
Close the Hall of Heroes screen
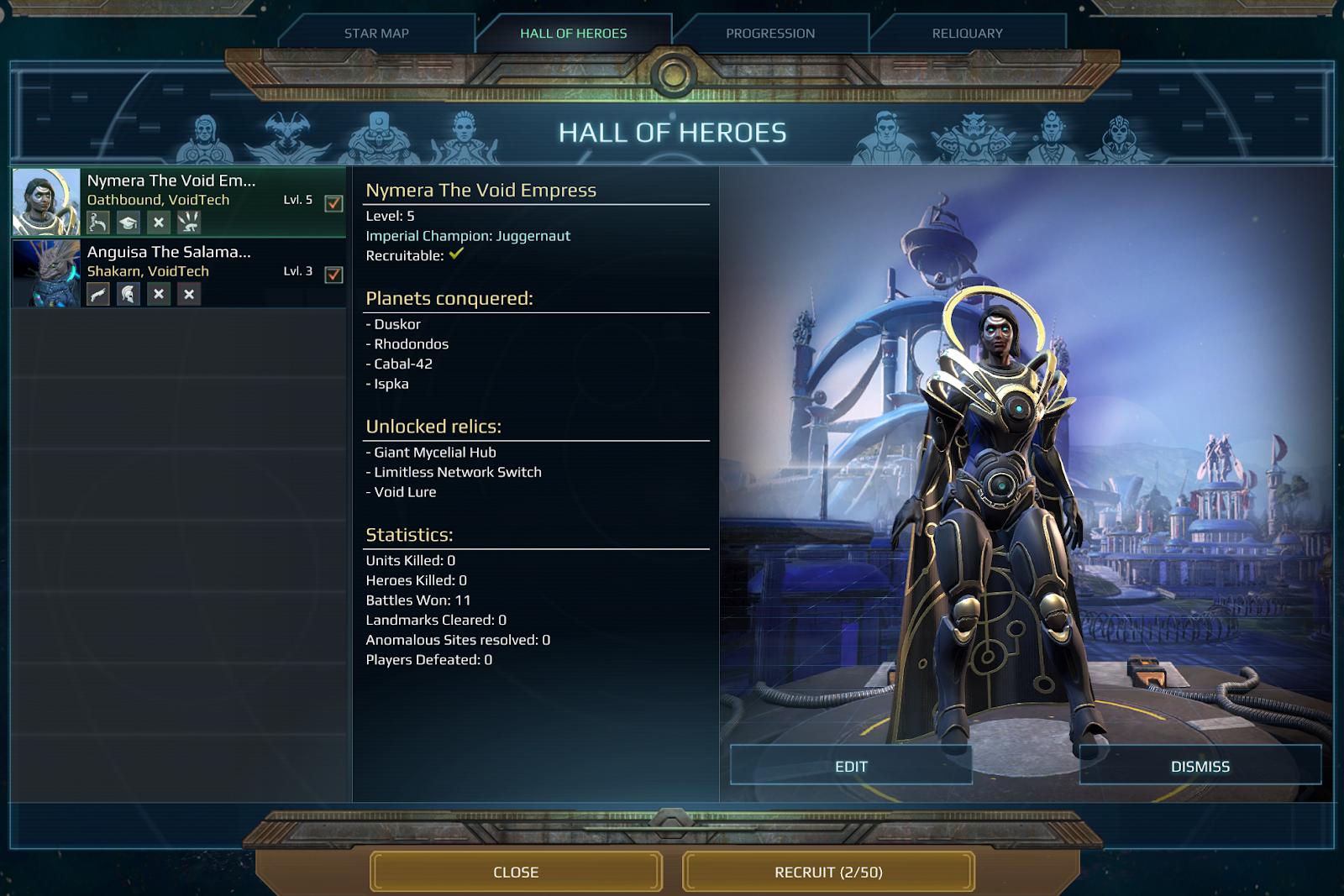[516, 872]
